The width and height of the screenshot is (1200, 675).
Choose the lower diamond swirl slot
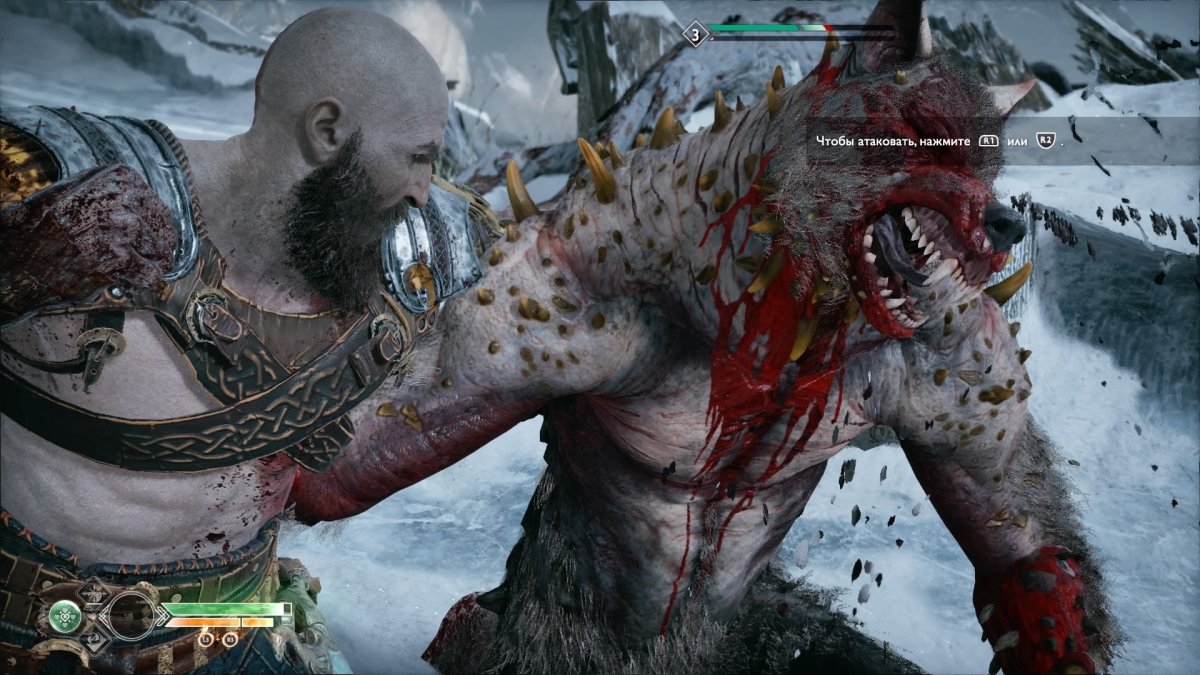click(x=95, y=640)
